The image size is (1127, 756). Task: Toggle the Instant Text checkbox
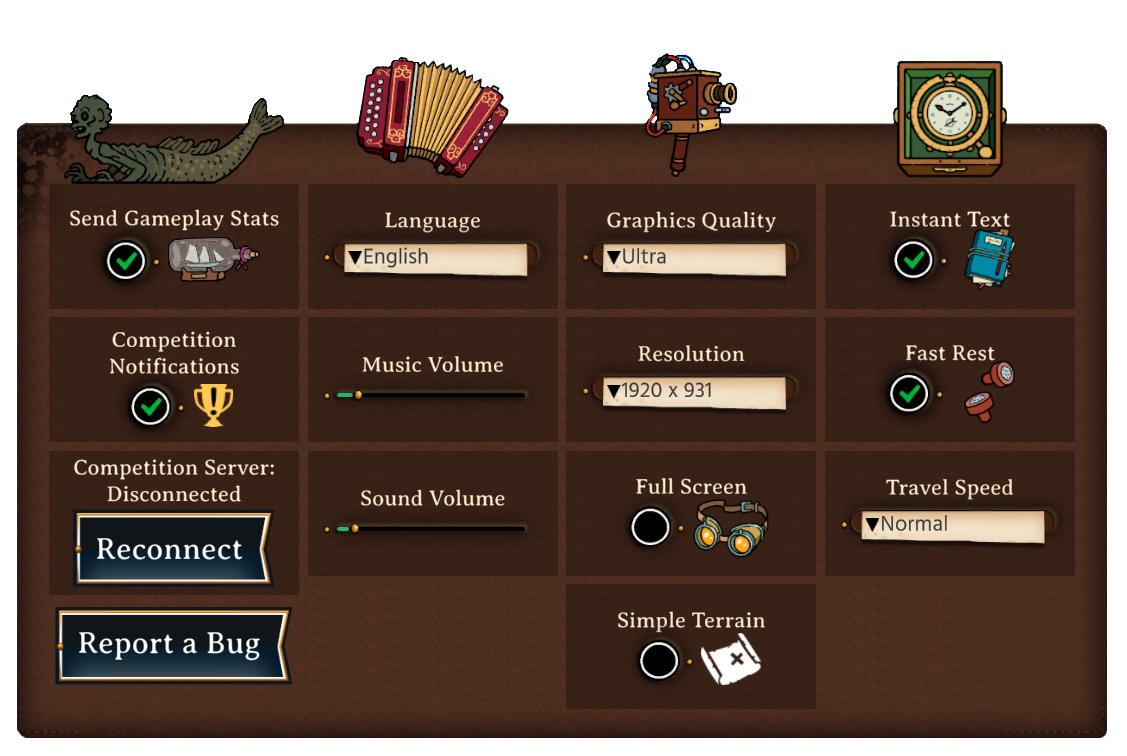point(913,261)
